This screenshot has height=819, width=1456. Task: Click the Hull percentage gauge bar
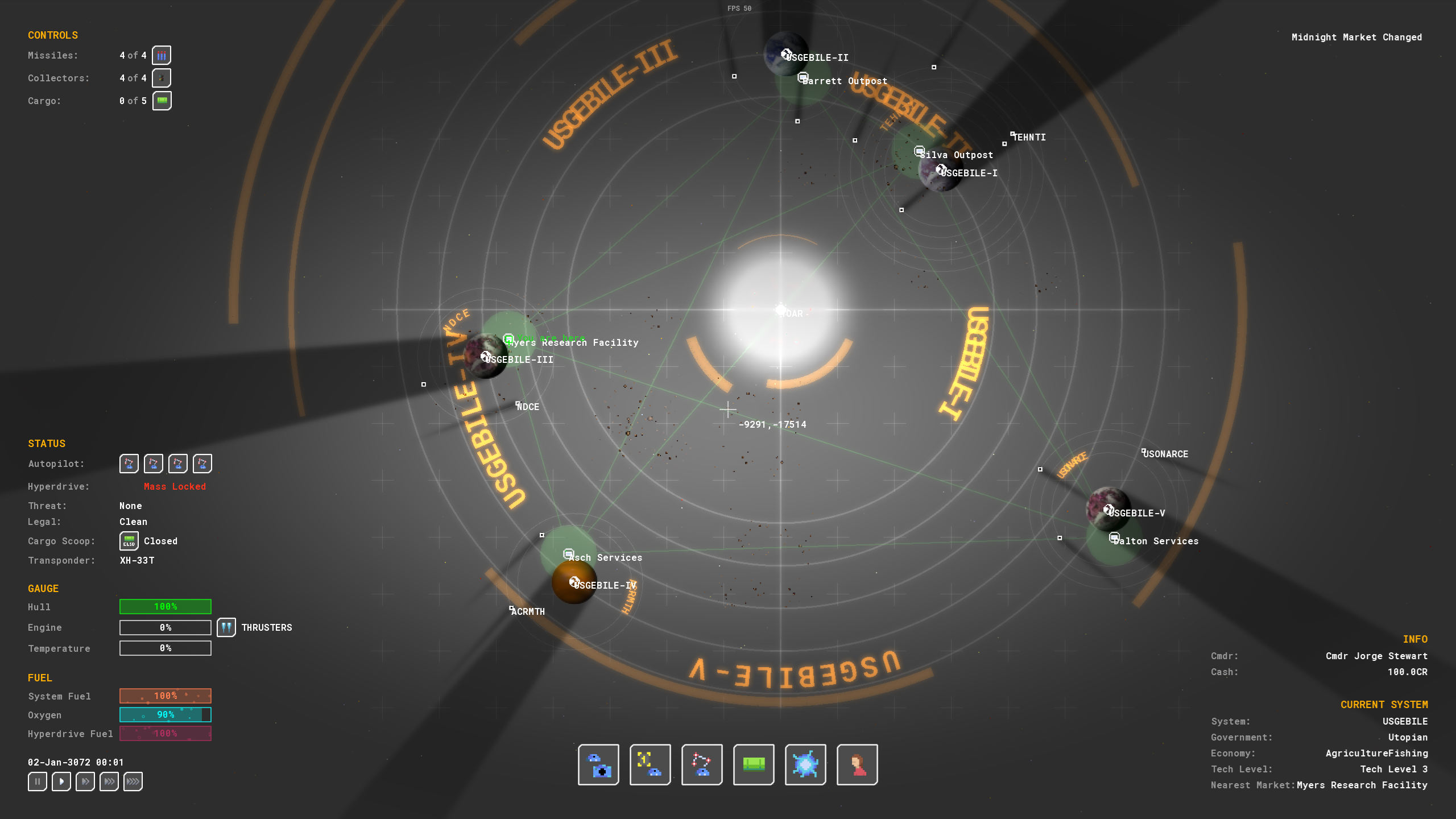(x=165, y=607)
